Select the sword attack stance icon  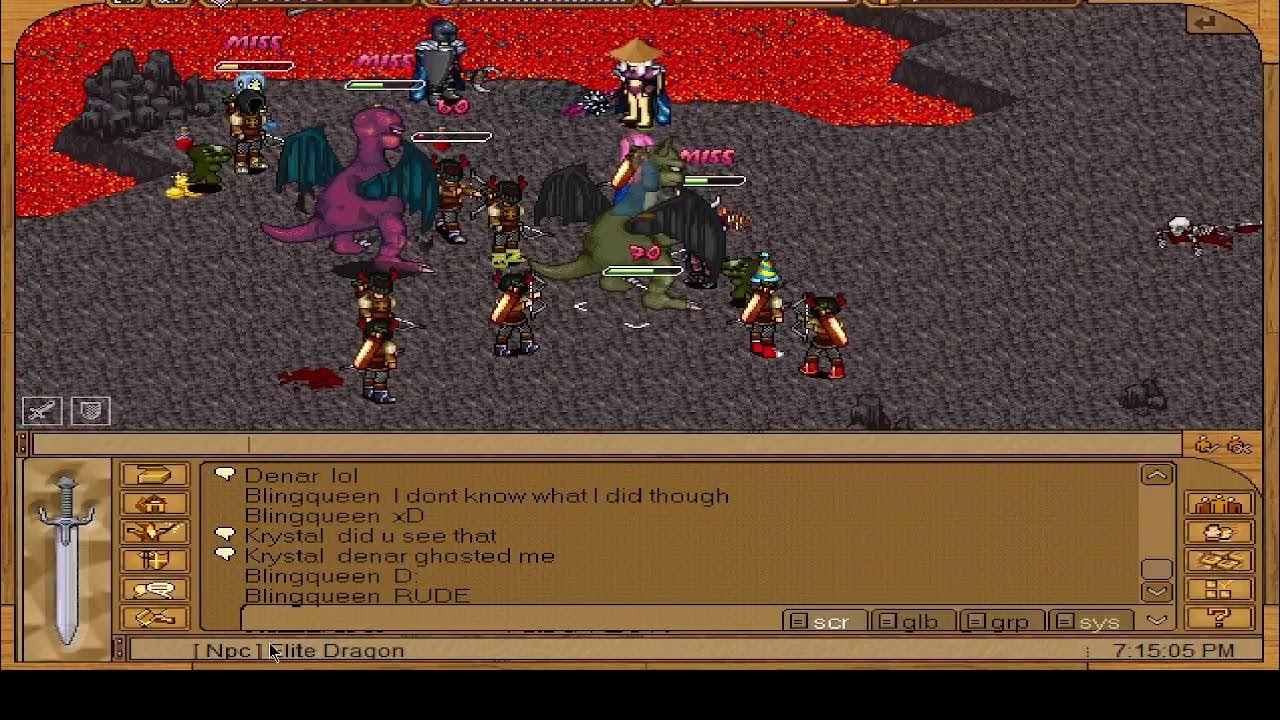coord(40,410)
